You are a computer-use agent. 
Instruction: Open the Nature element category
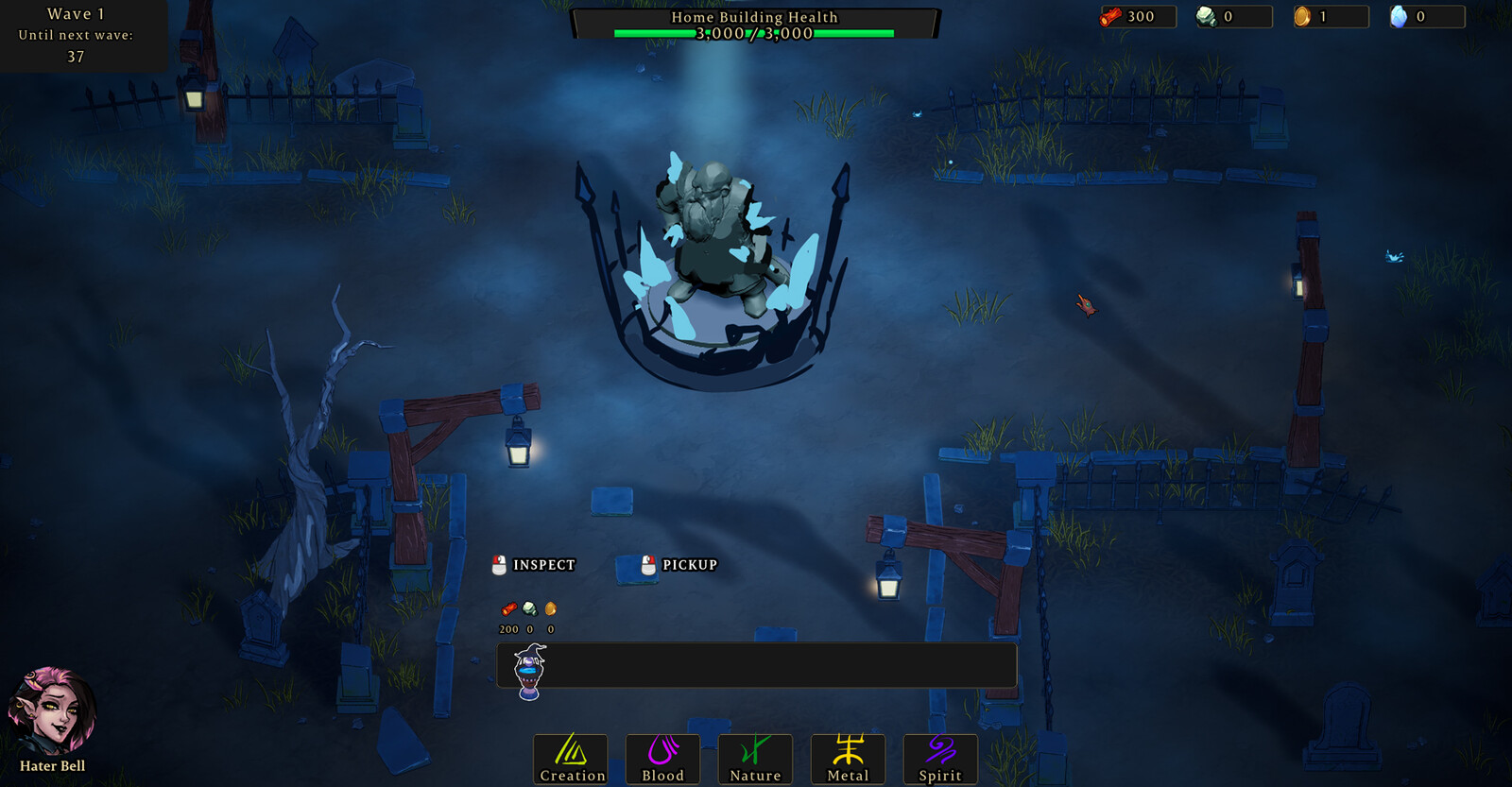click(755, 759)
